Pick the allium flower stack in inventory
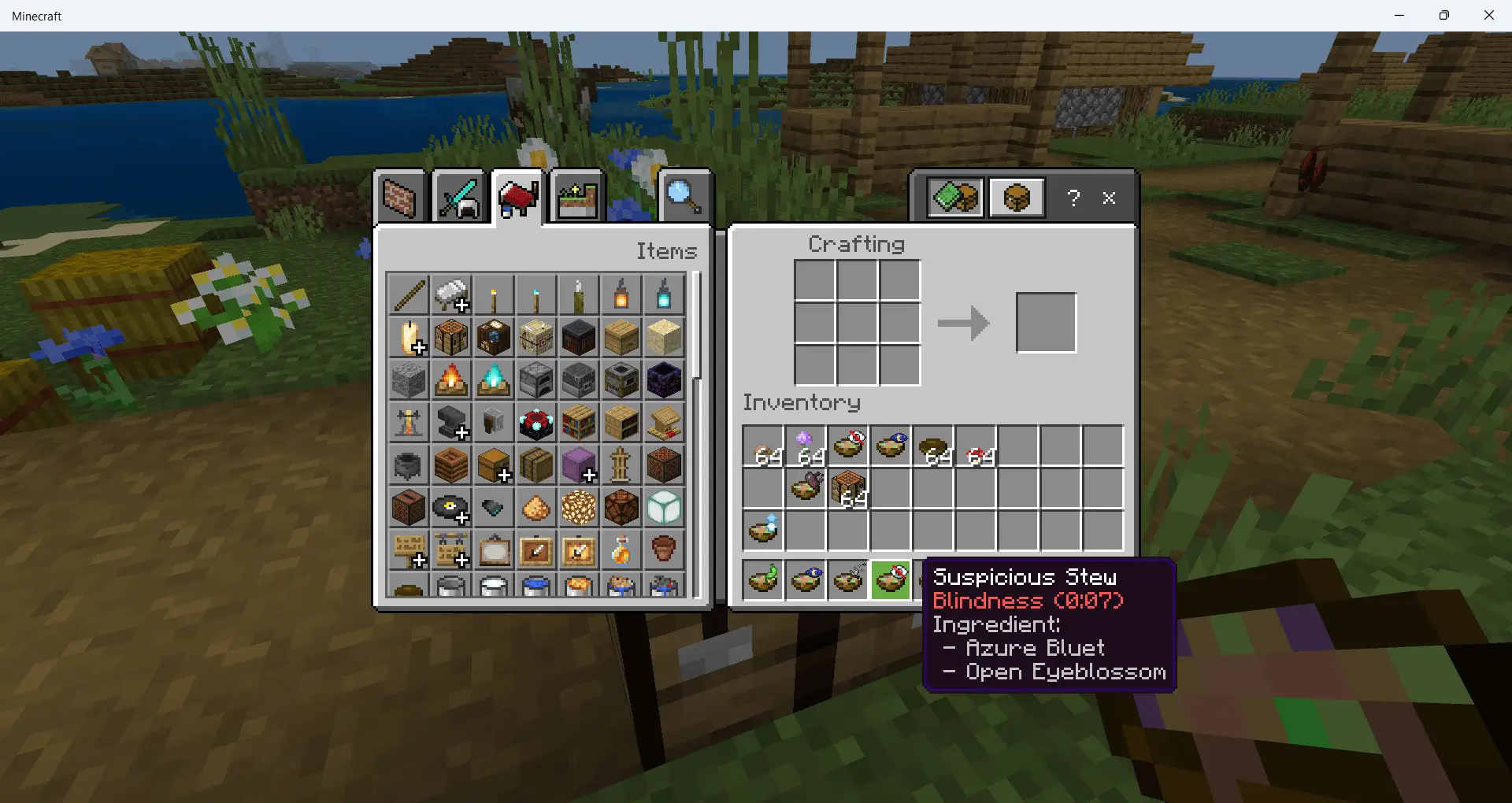This screenshot has width=1512, height=803. point(806,446)
